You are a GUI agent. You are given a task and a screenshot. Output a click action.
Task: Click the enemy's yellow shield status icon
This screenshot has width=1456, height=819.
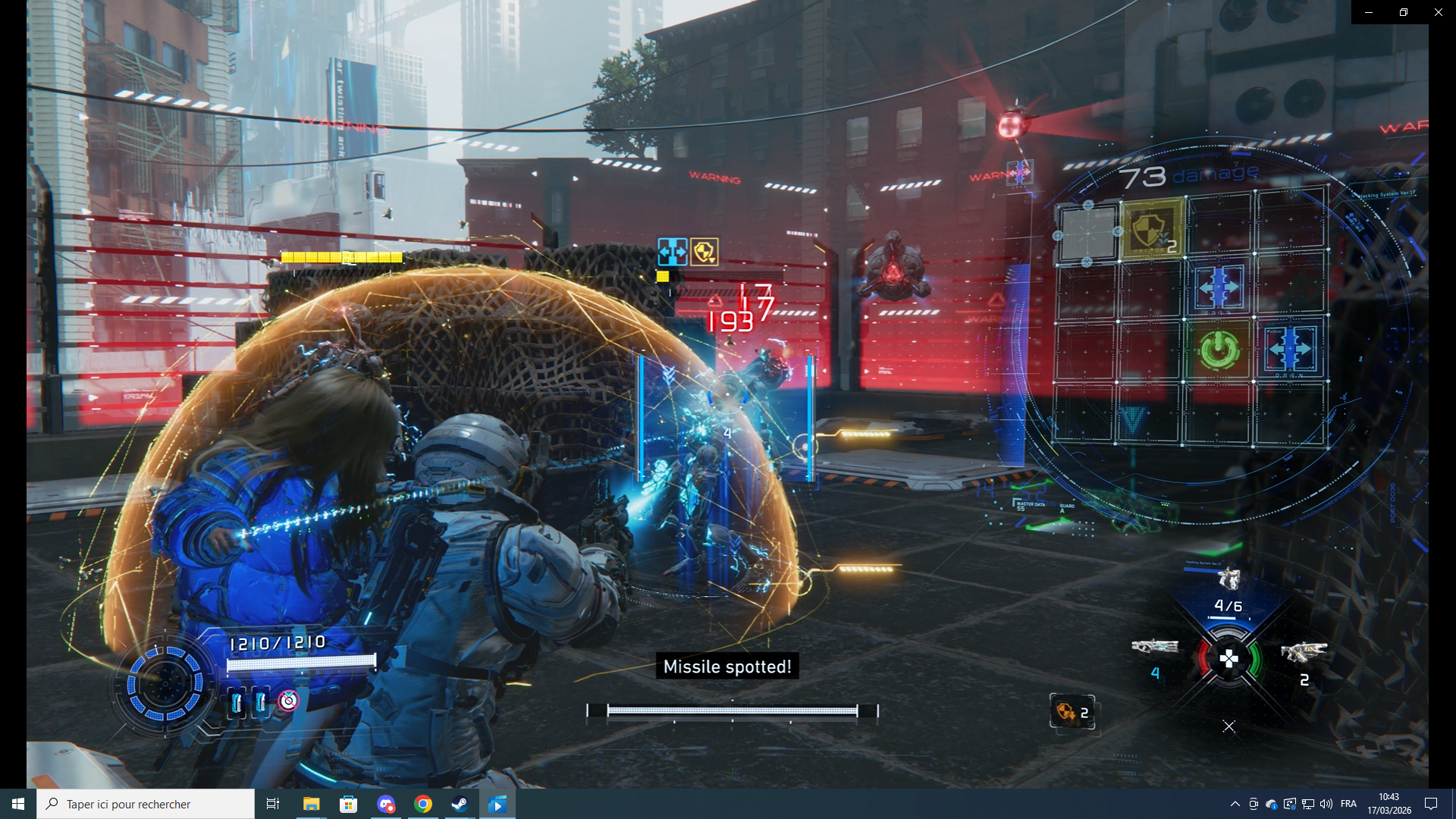(x=704, y=251)
